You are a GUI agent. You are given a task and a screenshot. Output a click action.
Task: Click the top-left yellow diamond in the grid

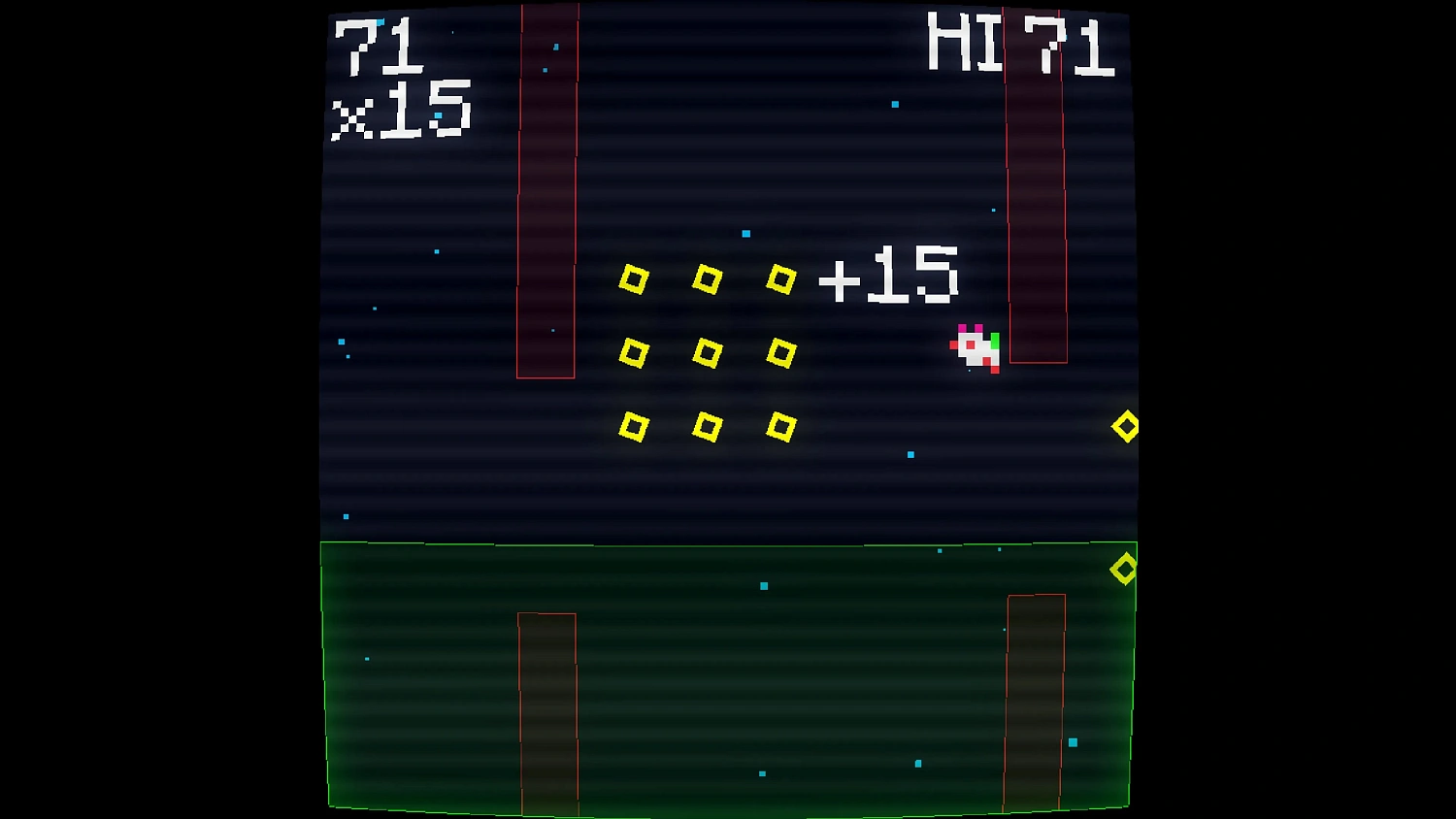coord(636,281)
